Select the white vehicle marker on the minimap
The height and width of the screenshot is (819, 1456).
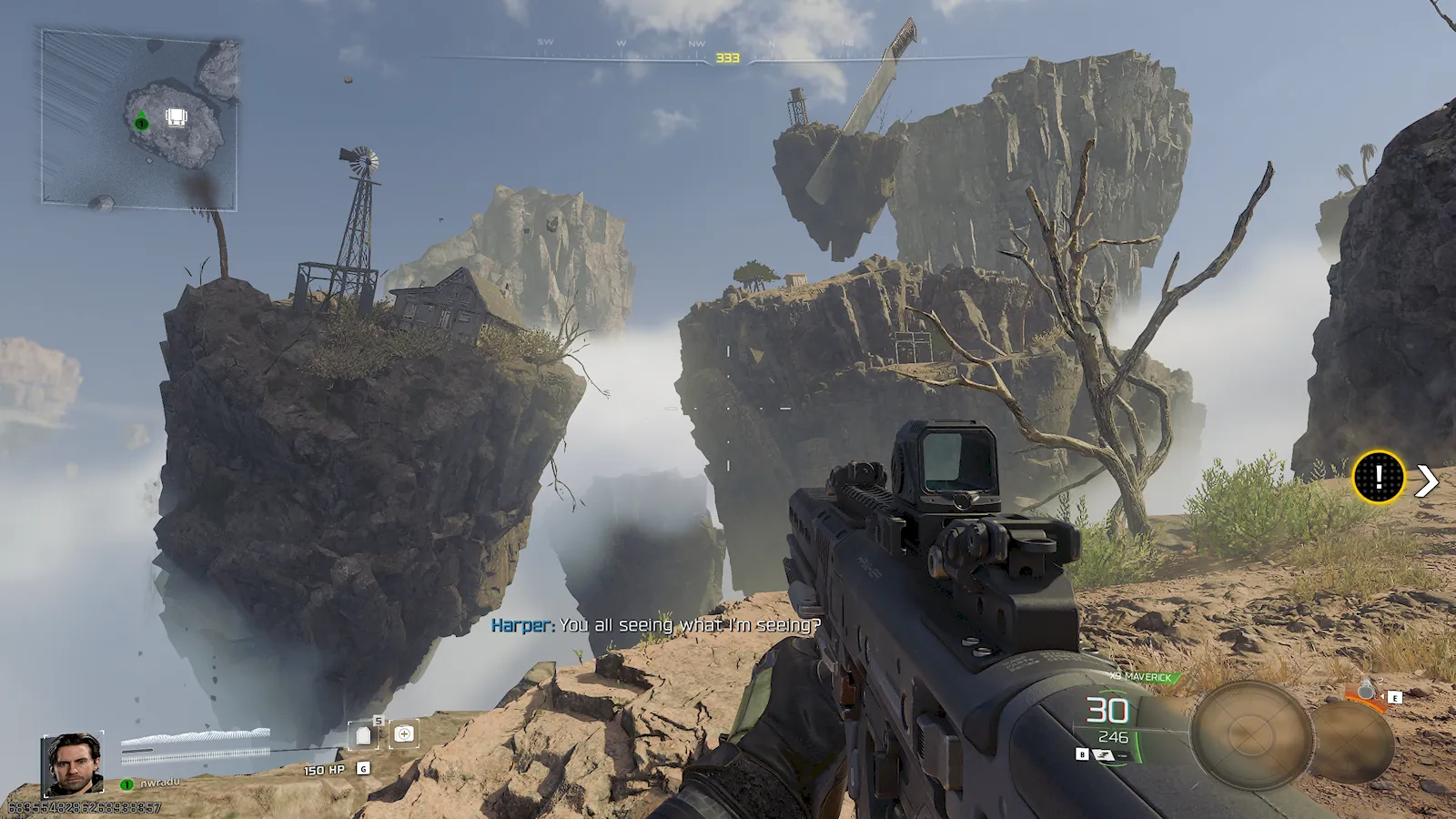[x=176, y=117]
